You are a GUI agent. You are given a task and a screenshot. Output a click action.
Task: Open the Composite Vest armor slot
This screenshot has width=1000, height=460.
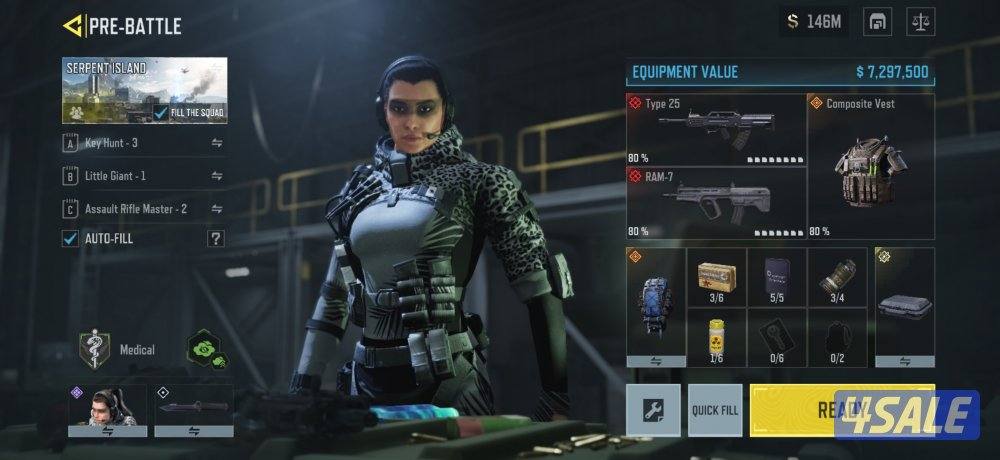click(870, 166)
